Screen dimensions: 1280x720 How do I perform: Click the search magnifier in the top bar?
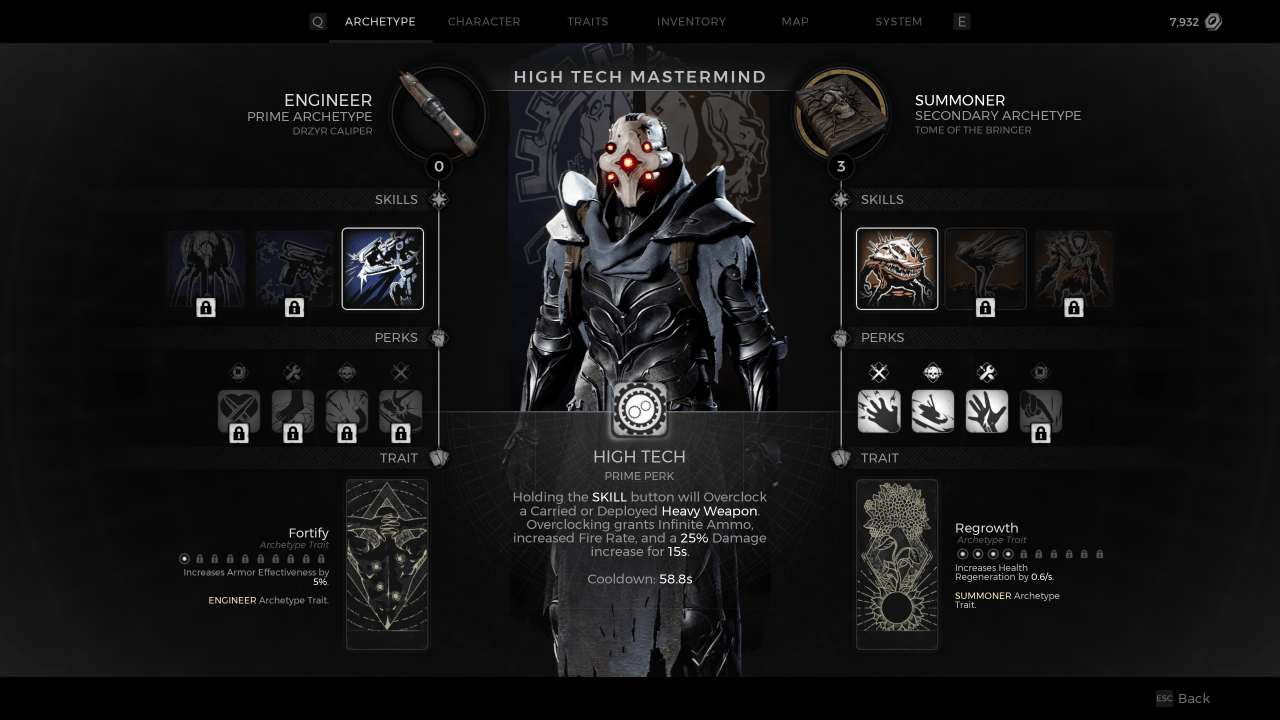pos(317,21)
